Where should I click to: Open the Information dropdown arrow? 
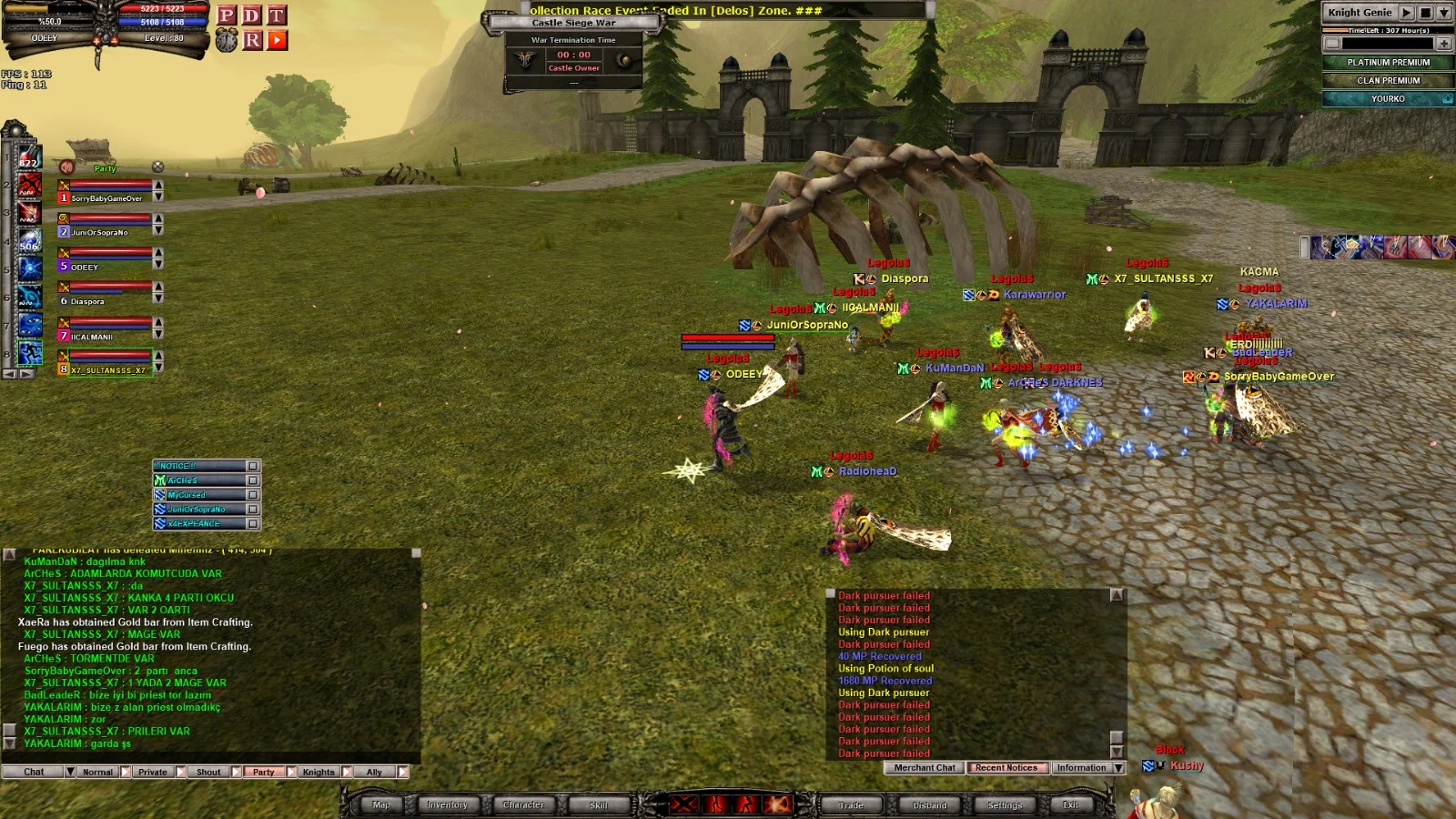(1119, 767)
